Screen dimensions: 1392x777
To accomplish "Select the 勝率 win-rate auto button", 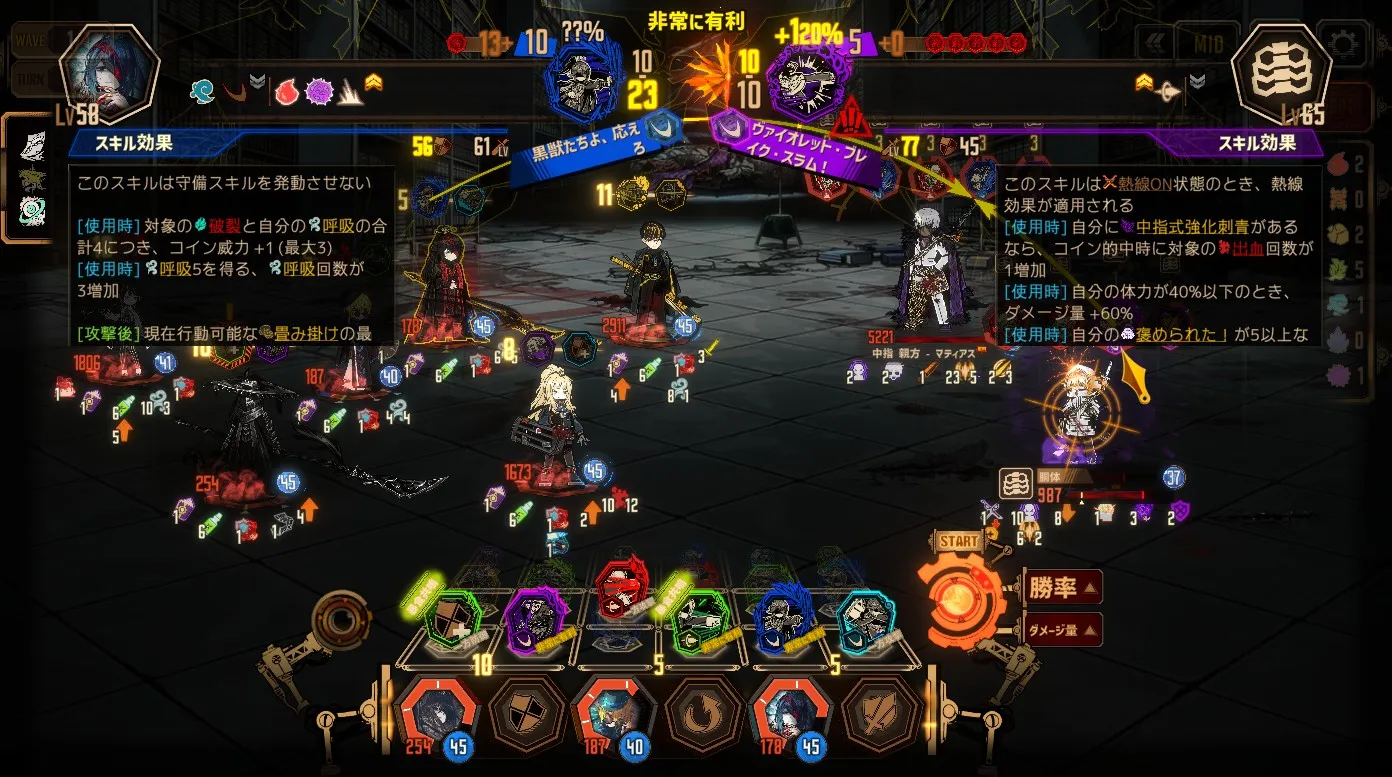I will click(1063, 587).
